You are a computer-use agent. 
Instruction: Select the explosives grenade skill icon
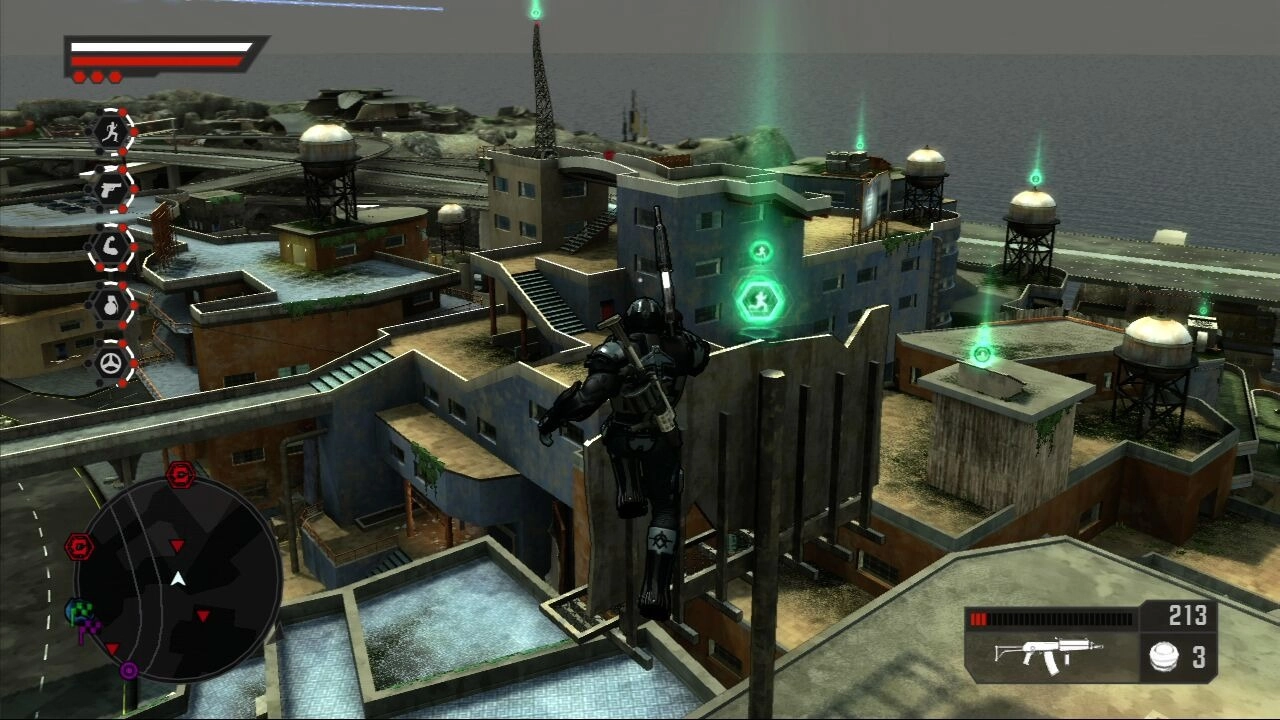click(x=111, y=305)
